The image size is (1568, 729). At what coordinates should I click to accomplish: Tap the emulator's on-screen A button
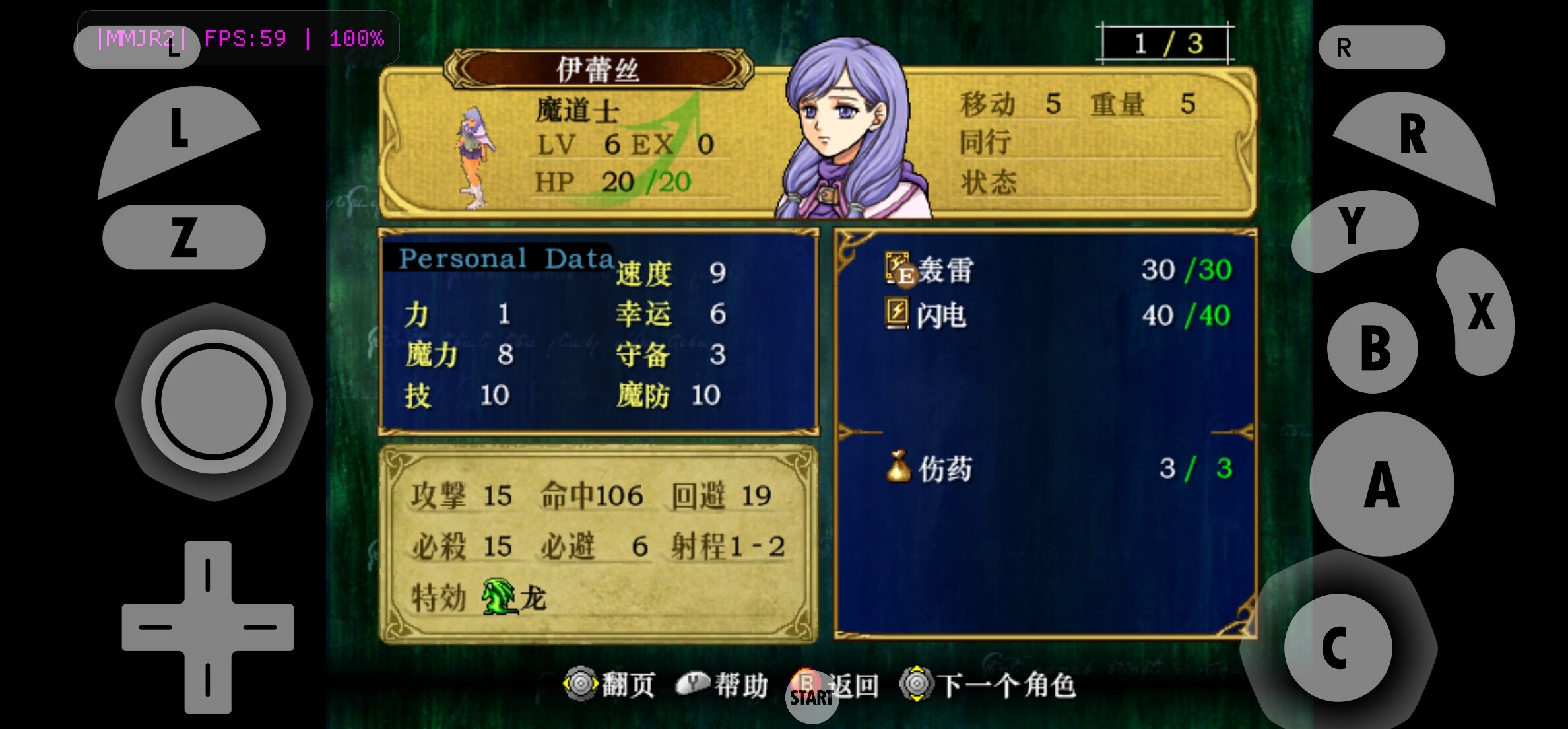tap(1381, 484)
